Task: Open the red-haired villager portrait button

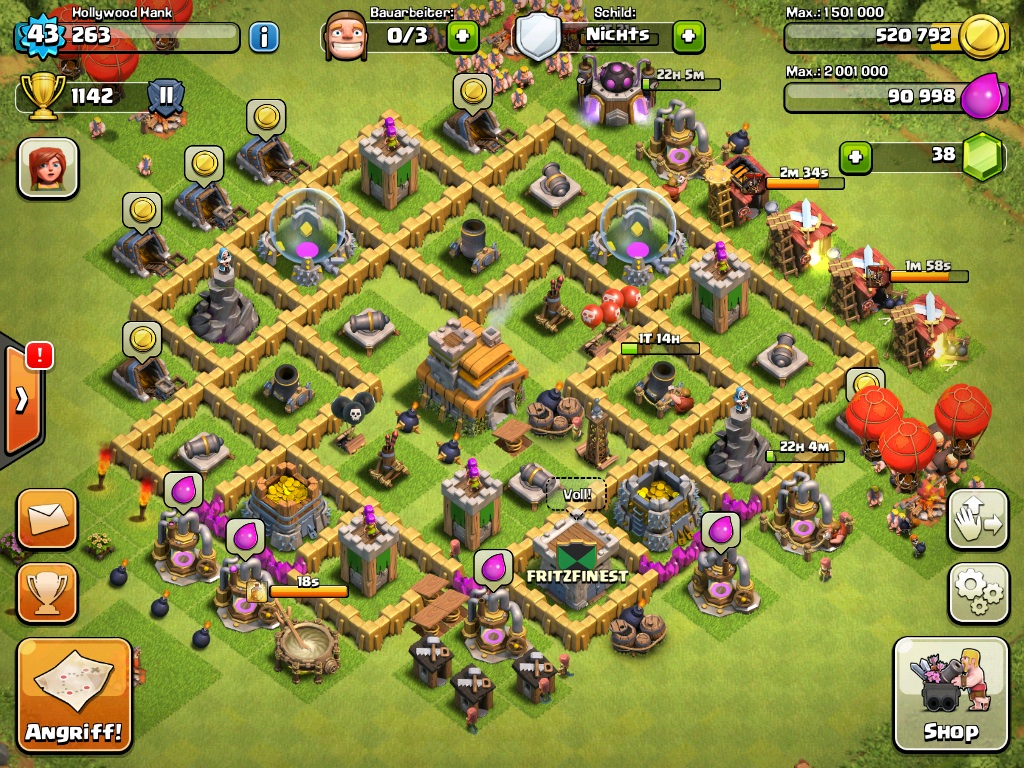Action: coord(48,168)
